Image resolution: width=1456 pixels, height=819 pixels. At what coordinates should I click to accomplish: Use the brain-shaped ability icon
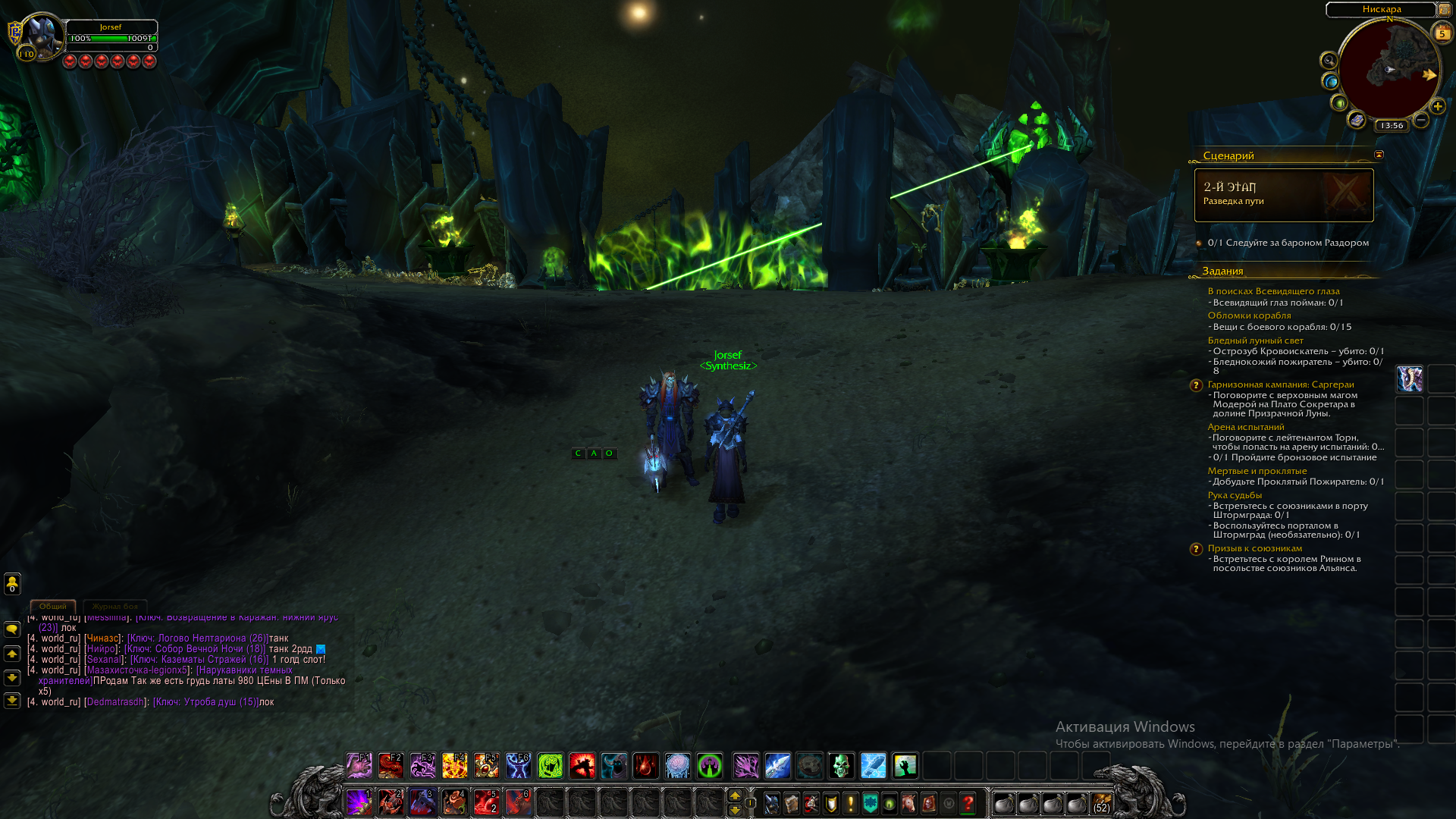tap(677, 766)
